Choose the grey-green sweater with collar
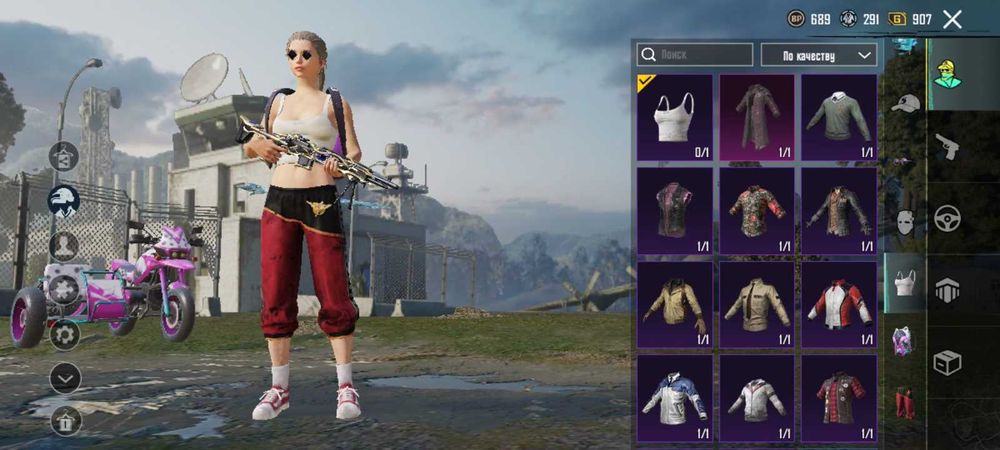 click(839, 117)
